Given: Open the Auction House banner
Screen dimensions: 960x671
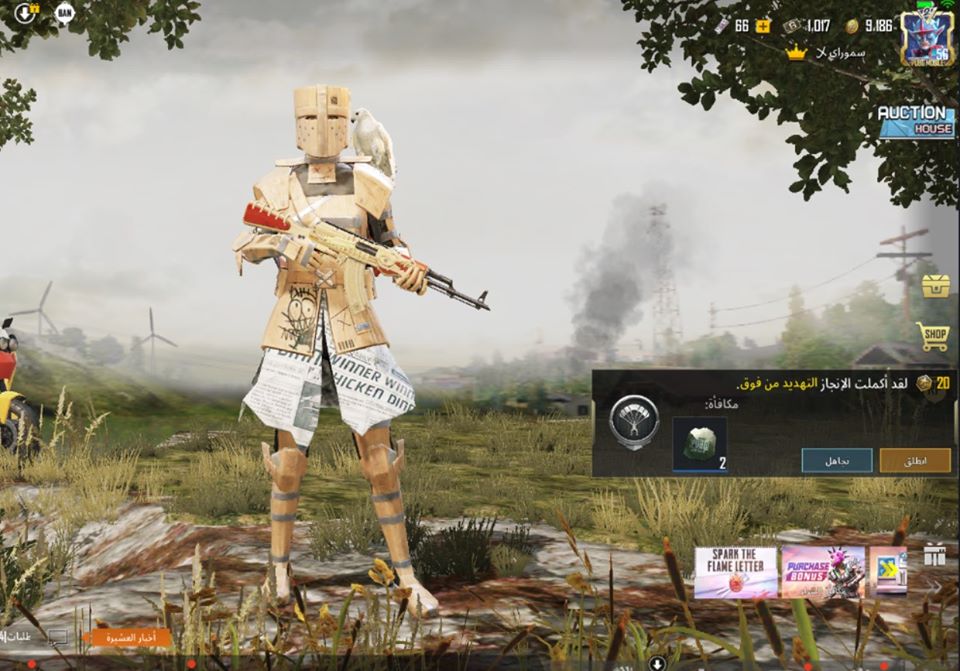Looking at the screenshot, I should (915, 121).
